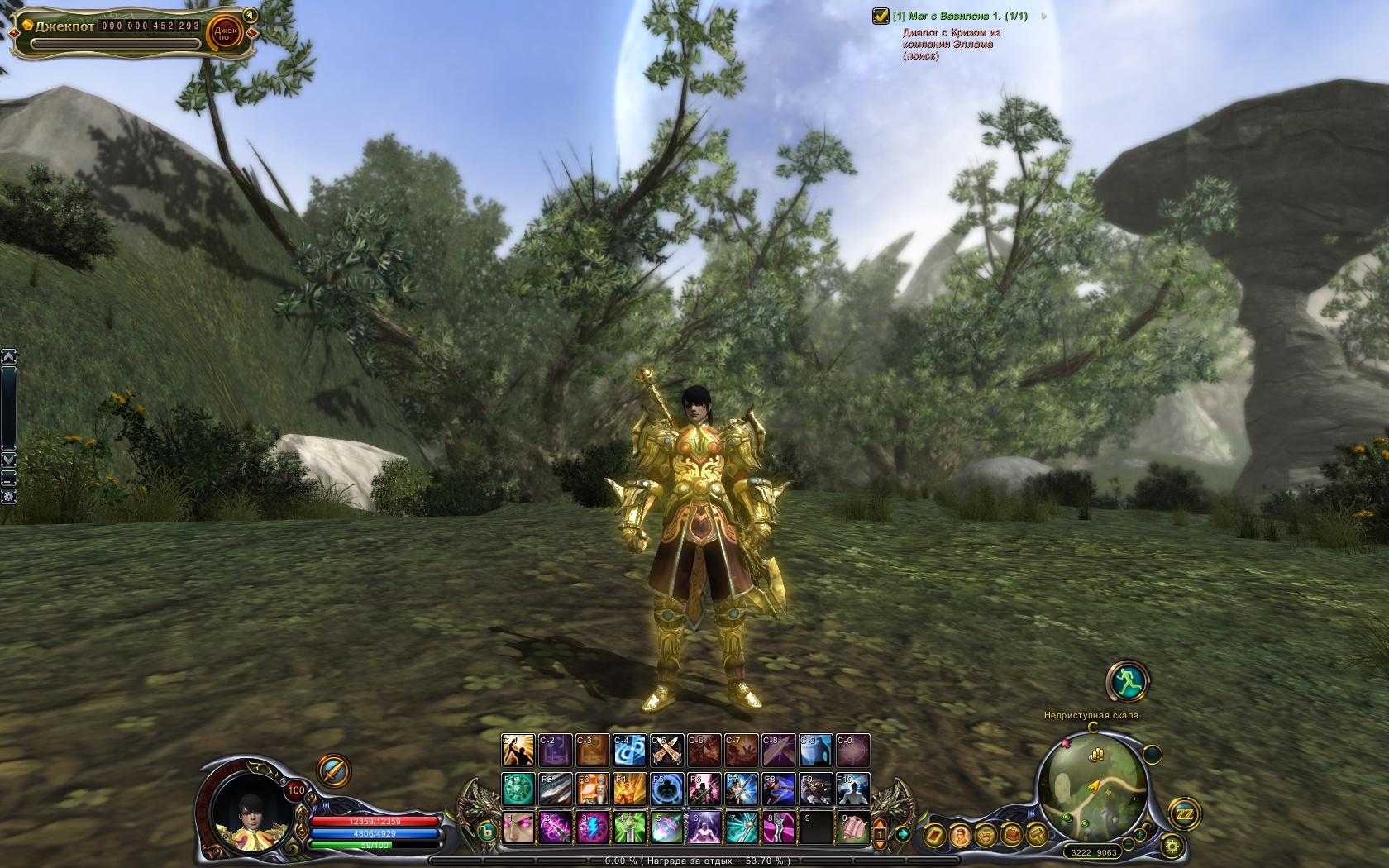Click the round orange compass button near portrait
Image resolution: width=1389 pixels, height=868 pixels.
334,770
